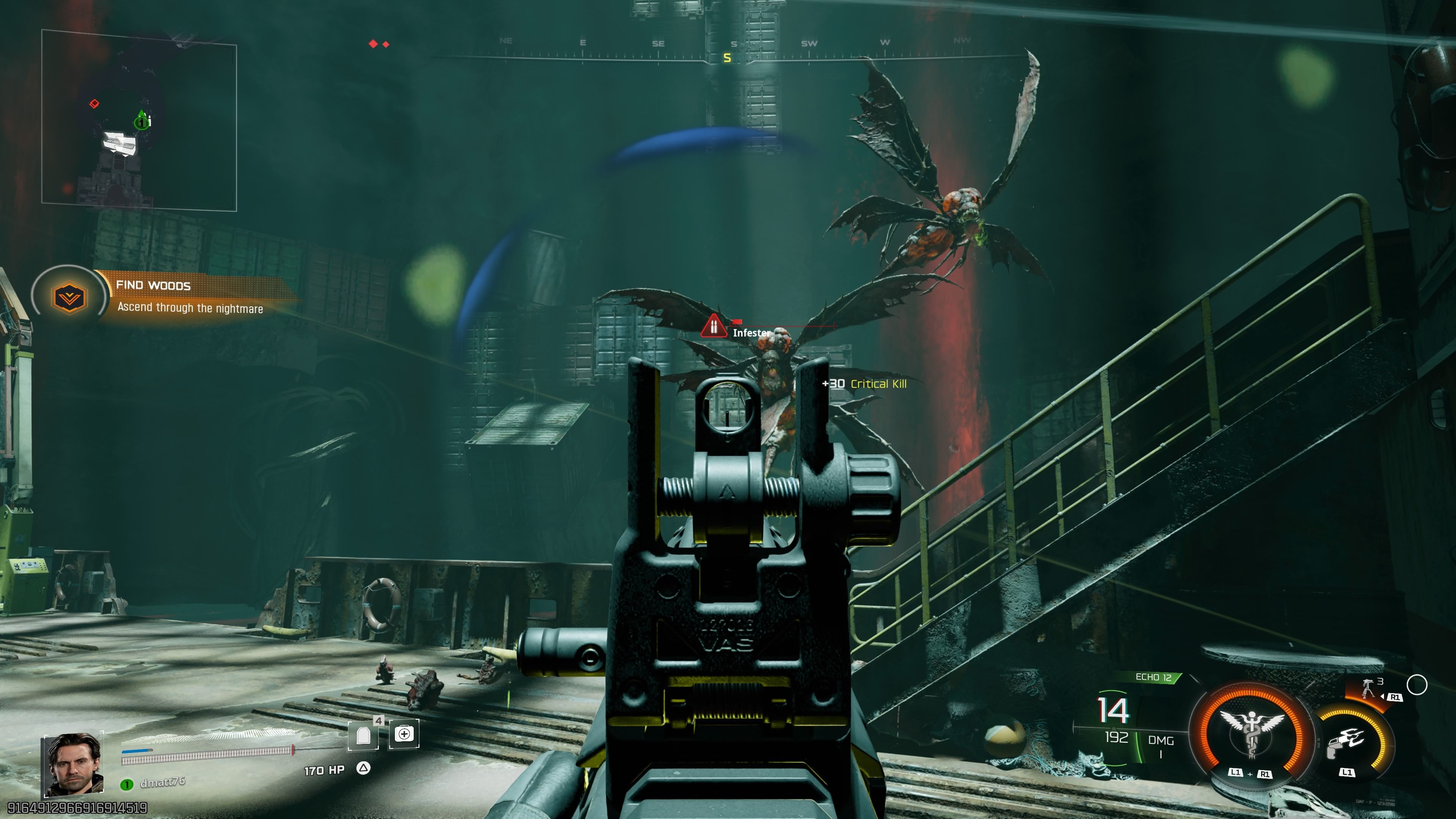Open the minimap in the corner
Screen dimensions: 1456x819
coord(139,121)
